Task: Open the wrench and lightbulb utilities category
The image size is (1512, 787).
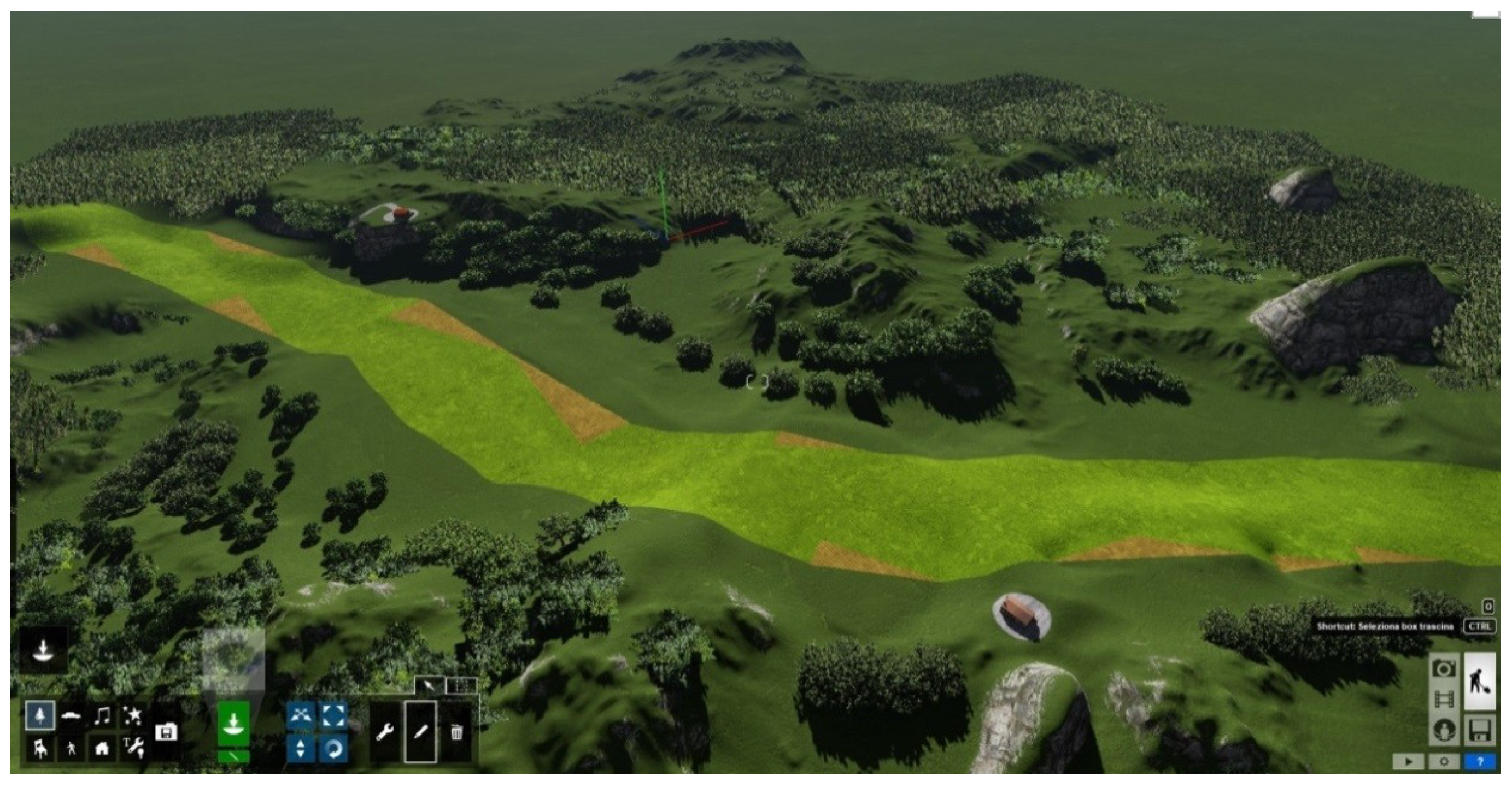Action: pyautogui.click(x=133, y=748)
